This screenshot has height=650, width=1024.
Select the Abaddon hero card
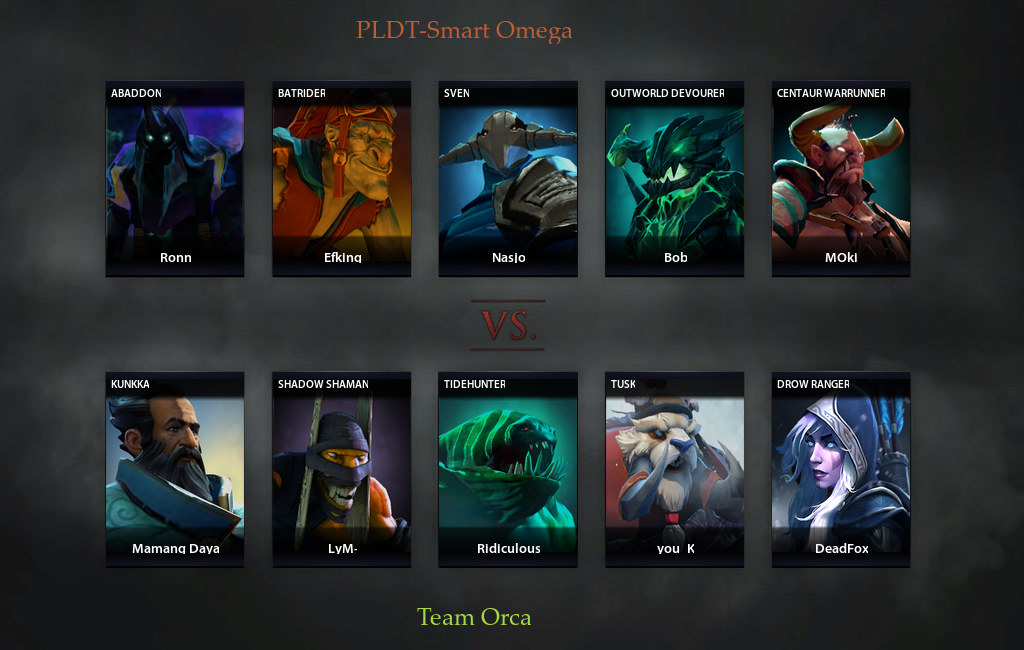(175, 178)
